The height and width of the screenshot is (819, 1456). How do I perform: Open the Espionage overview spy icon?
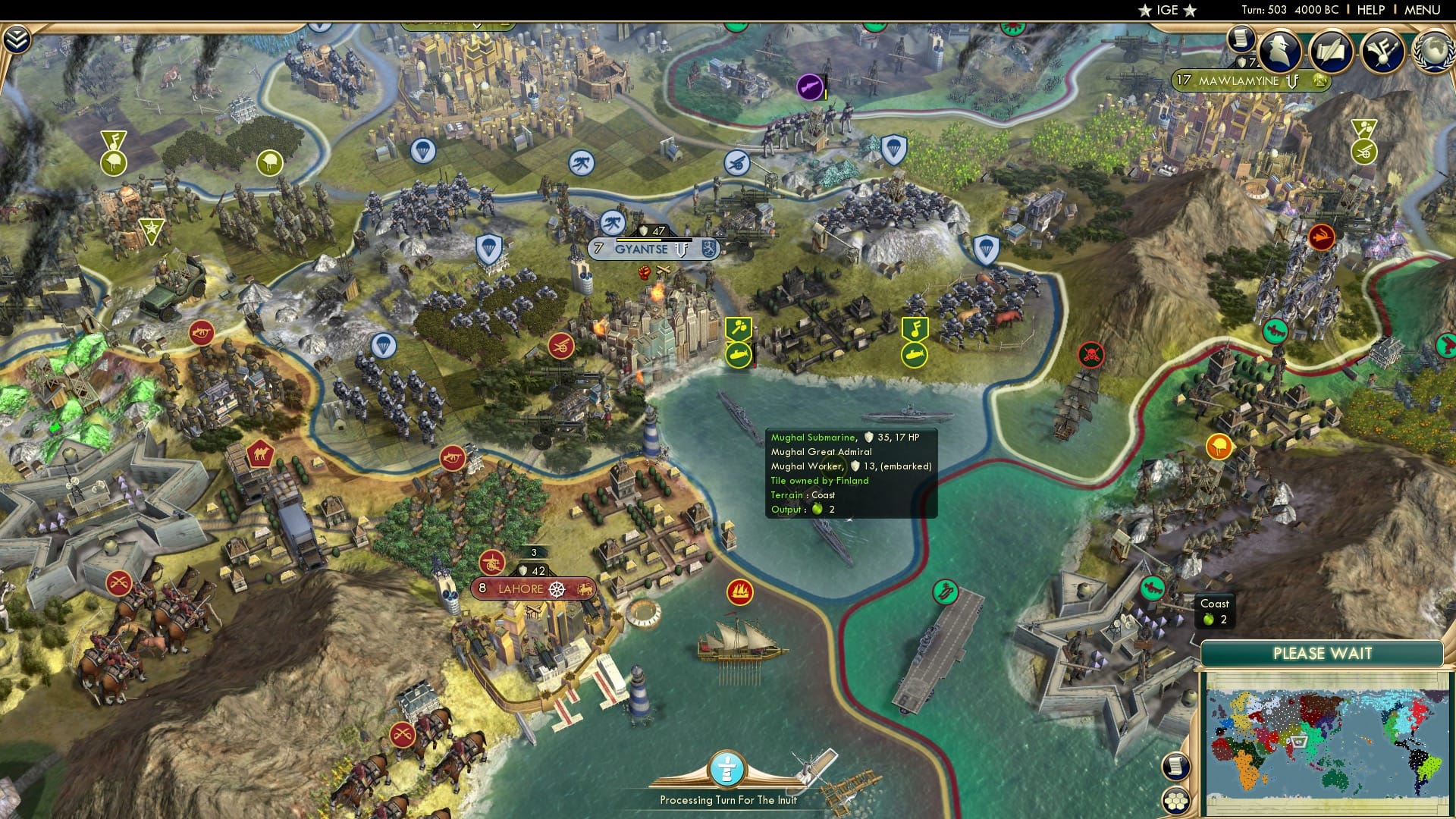point(1280,52)
